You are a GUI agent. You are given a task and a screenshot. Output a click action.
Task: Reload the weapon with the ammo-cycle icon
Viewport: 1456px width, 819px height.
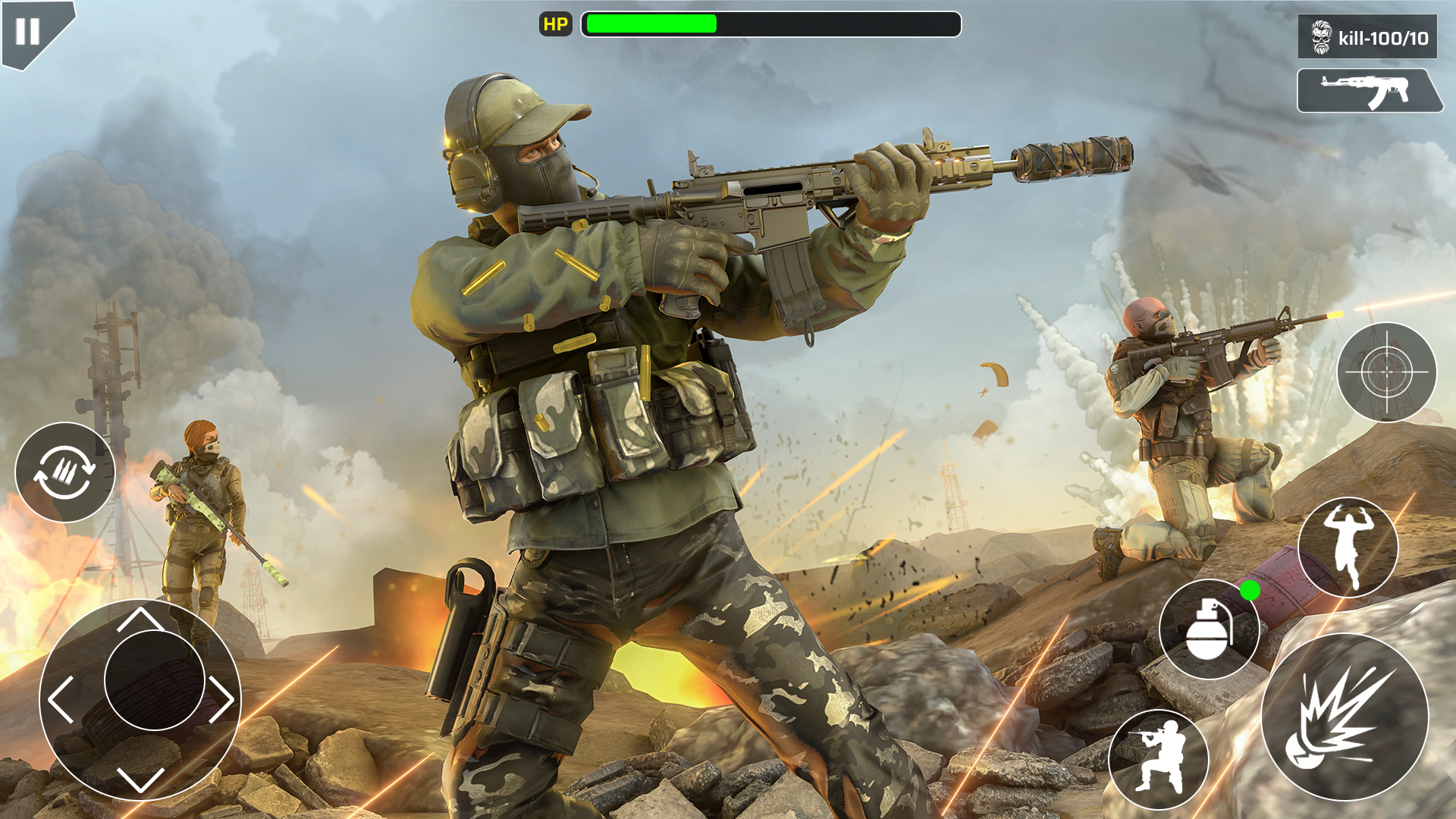65,472
